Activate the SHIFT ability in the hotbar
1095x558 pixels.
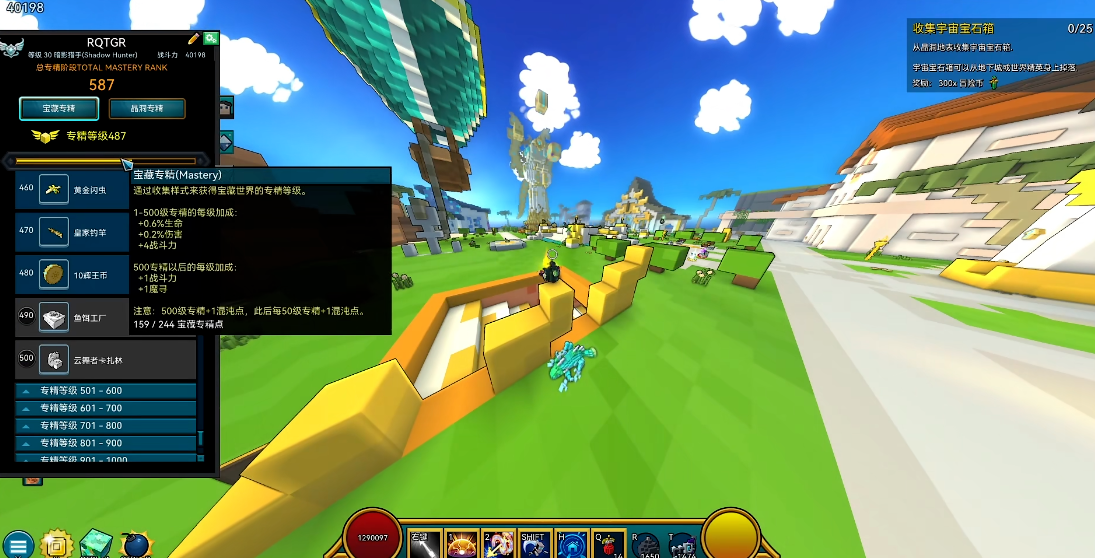click(533, 544)
